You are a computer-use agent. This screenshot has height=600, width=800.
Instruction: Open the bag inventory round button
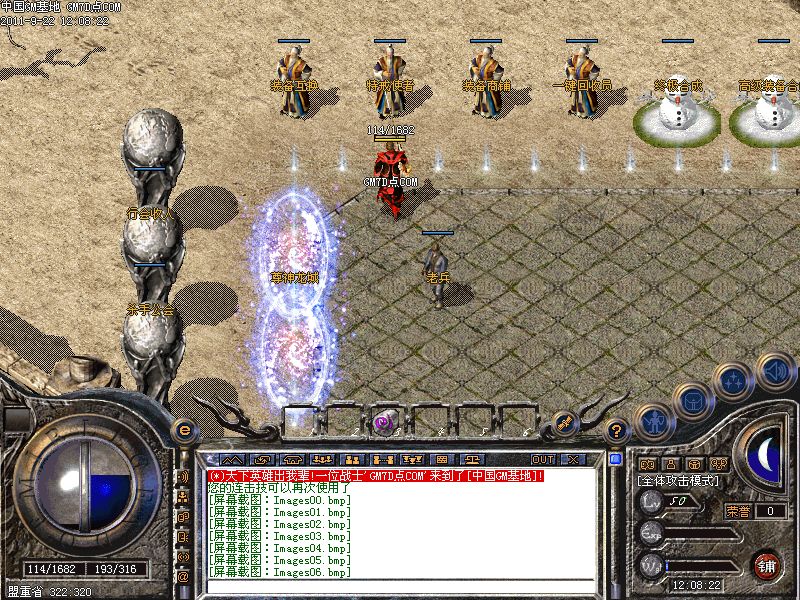point(692,402)
